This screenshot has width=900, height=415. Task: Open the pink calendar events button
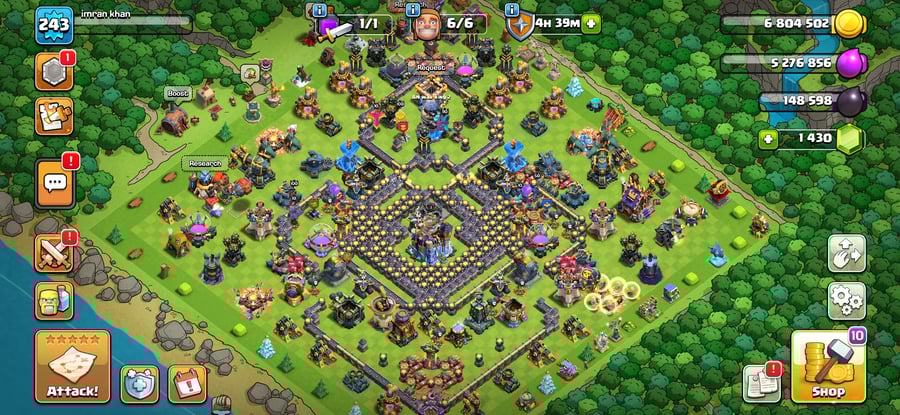tap(187, 383)
